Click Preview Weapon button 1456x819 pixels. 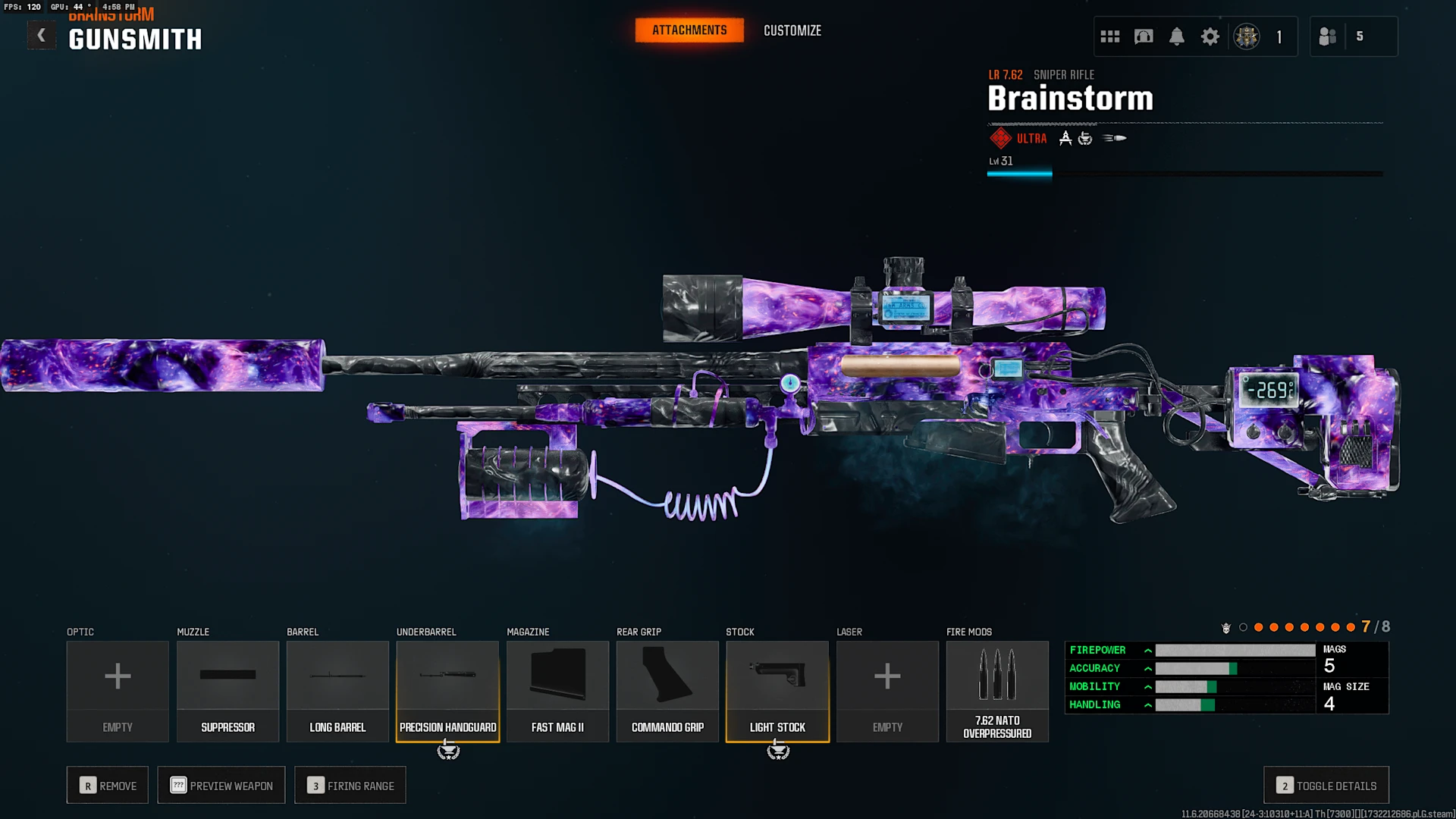point(221,786)
